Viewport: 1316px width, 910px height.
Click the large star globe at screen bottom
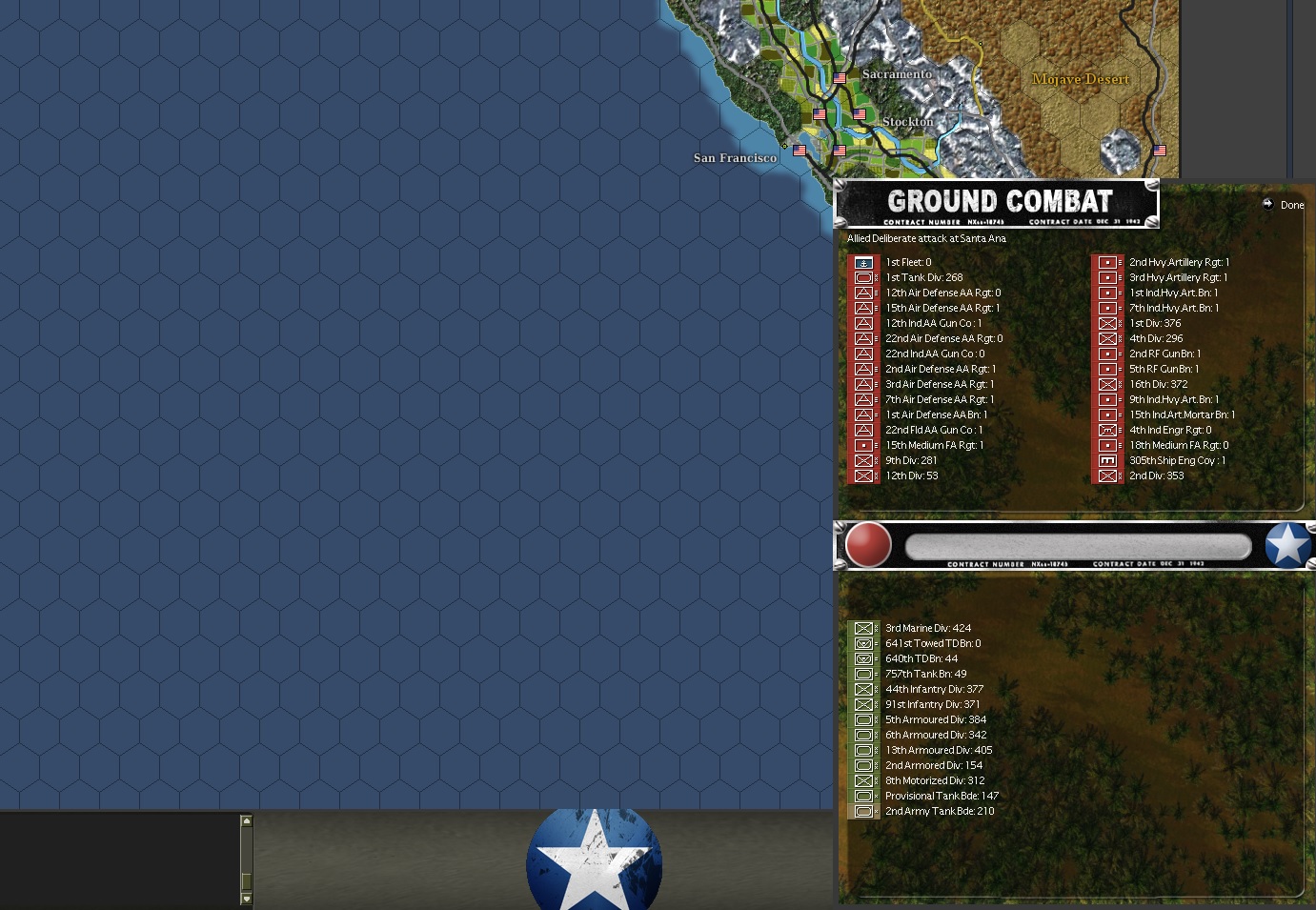[x=595, y=858]
